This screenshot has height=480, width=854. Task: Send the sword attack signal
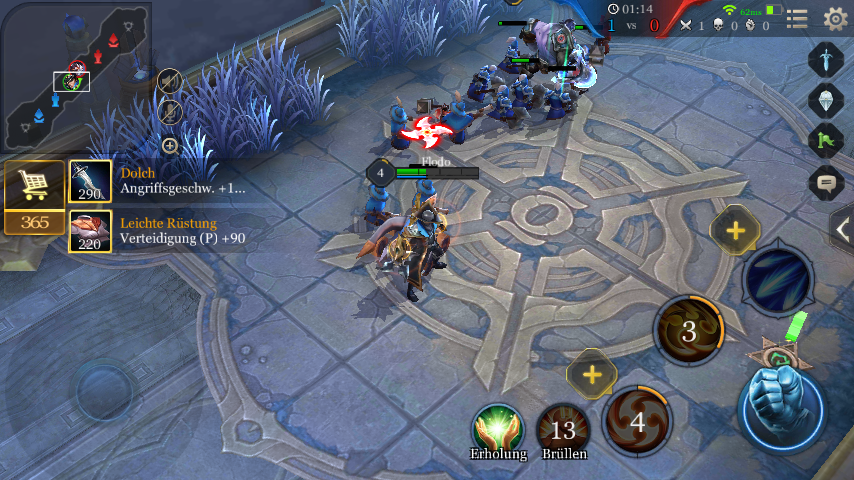pos(826,57)
